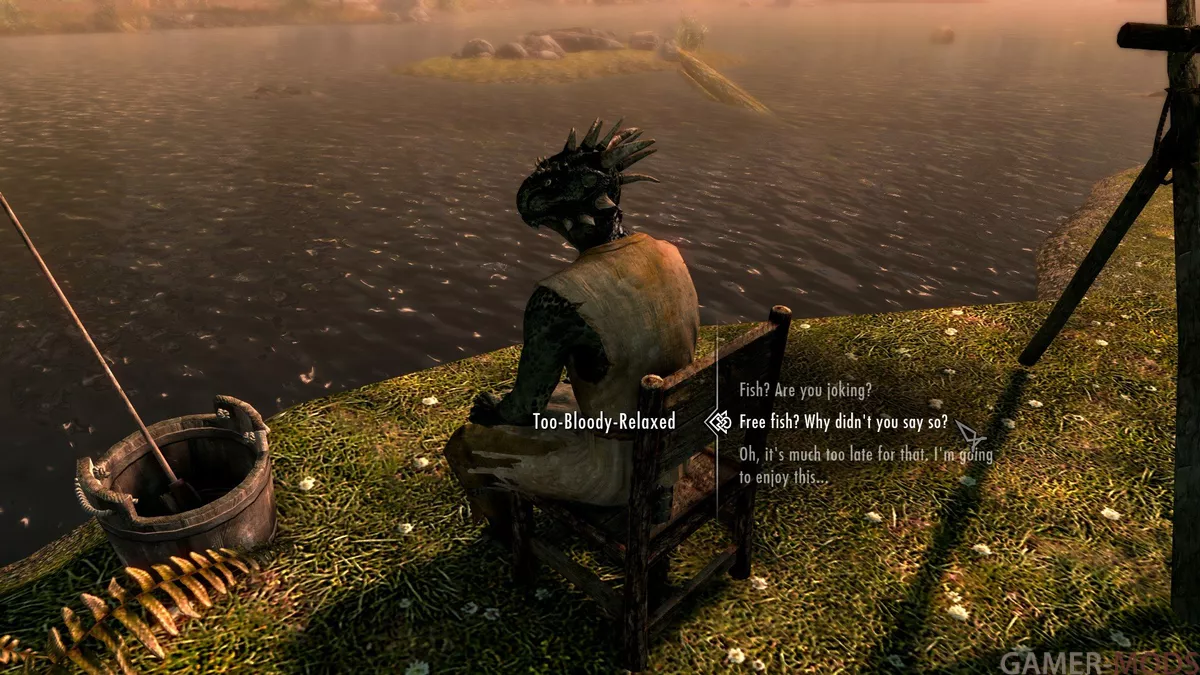Pick the "Oh, it's much too late" response
1200x675 pixels.
[865, 466]
